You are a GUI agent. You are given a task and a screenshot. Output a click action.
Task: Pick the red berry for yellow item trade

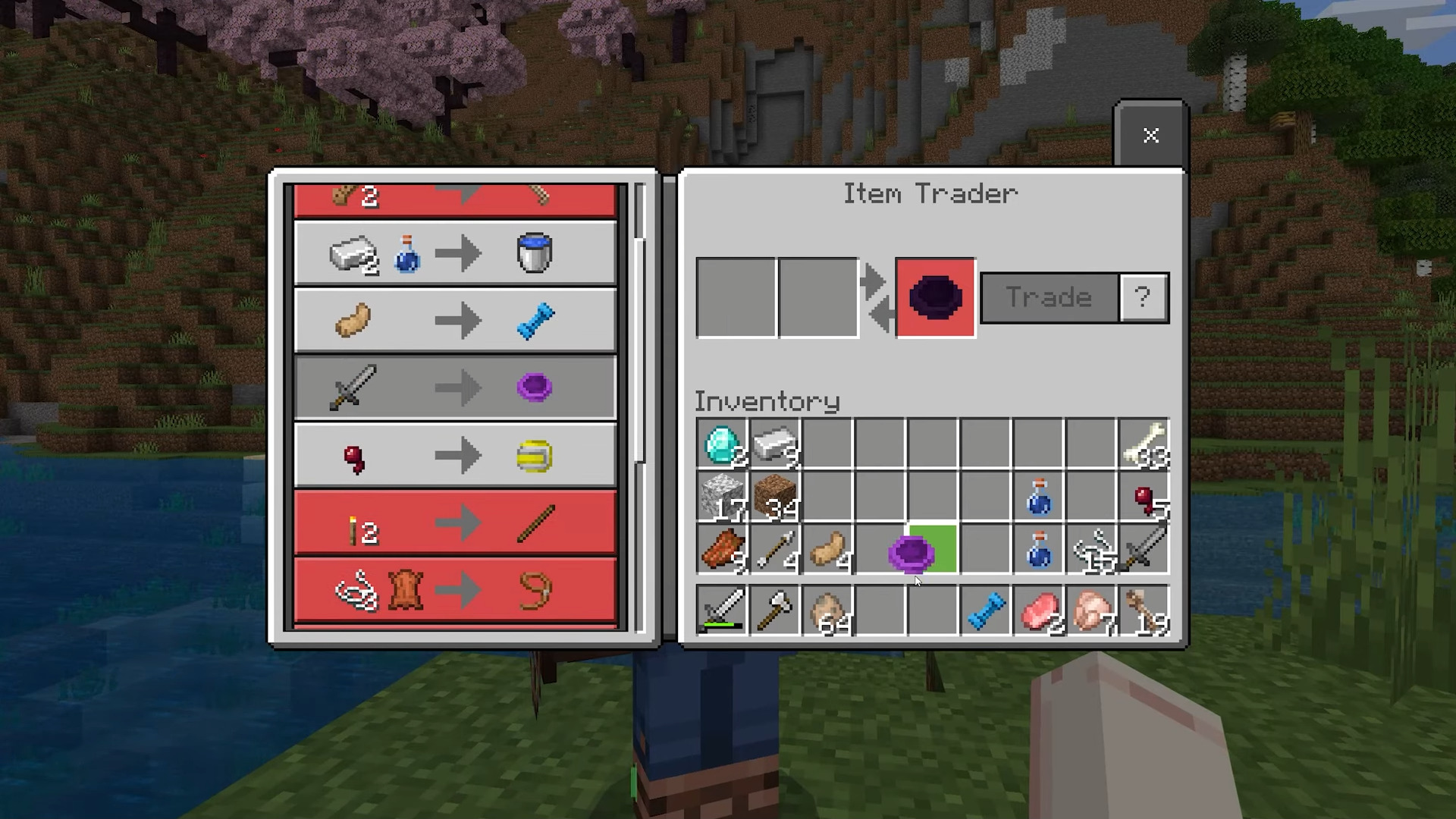point(455,456)
